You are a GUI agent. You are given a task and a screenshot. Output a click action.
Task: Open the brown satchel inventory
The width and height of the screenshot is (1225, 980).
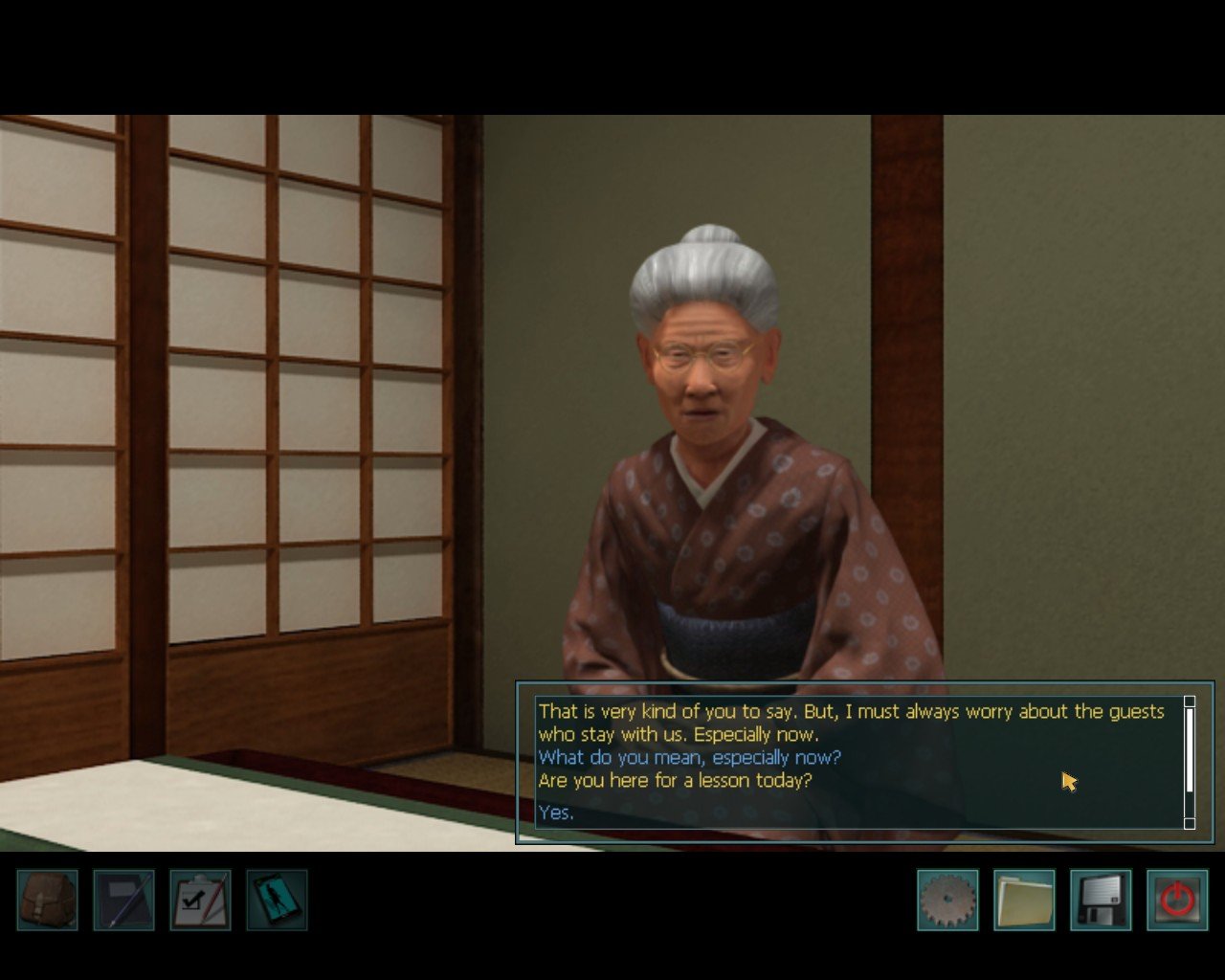[x=47, y=900]
